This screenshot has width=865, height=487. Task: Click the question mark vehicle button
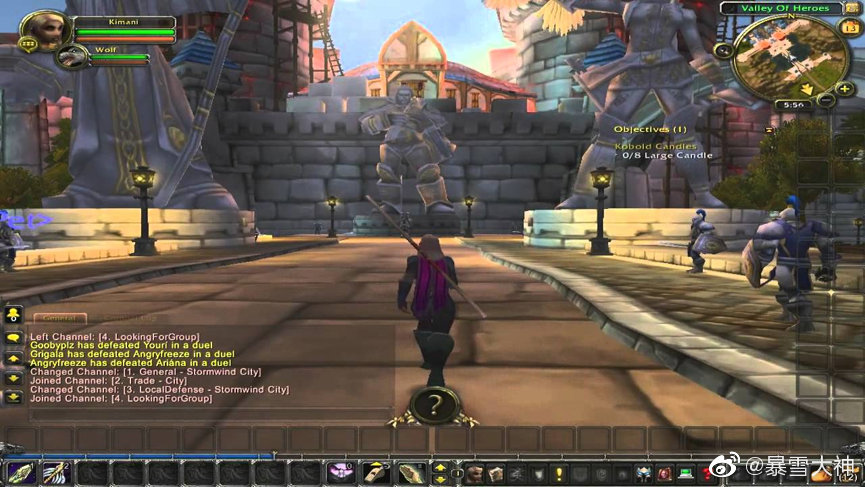pyautogui.click(x=434, y=406)
